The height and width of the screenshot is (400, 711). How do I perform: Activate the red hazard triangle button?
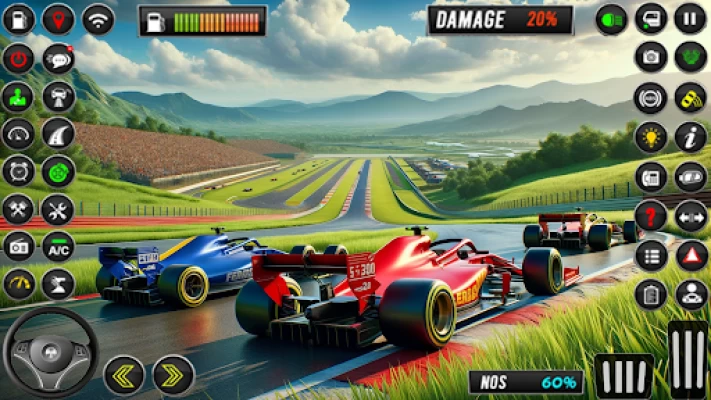pyautogui.click(x=691, y=255)
